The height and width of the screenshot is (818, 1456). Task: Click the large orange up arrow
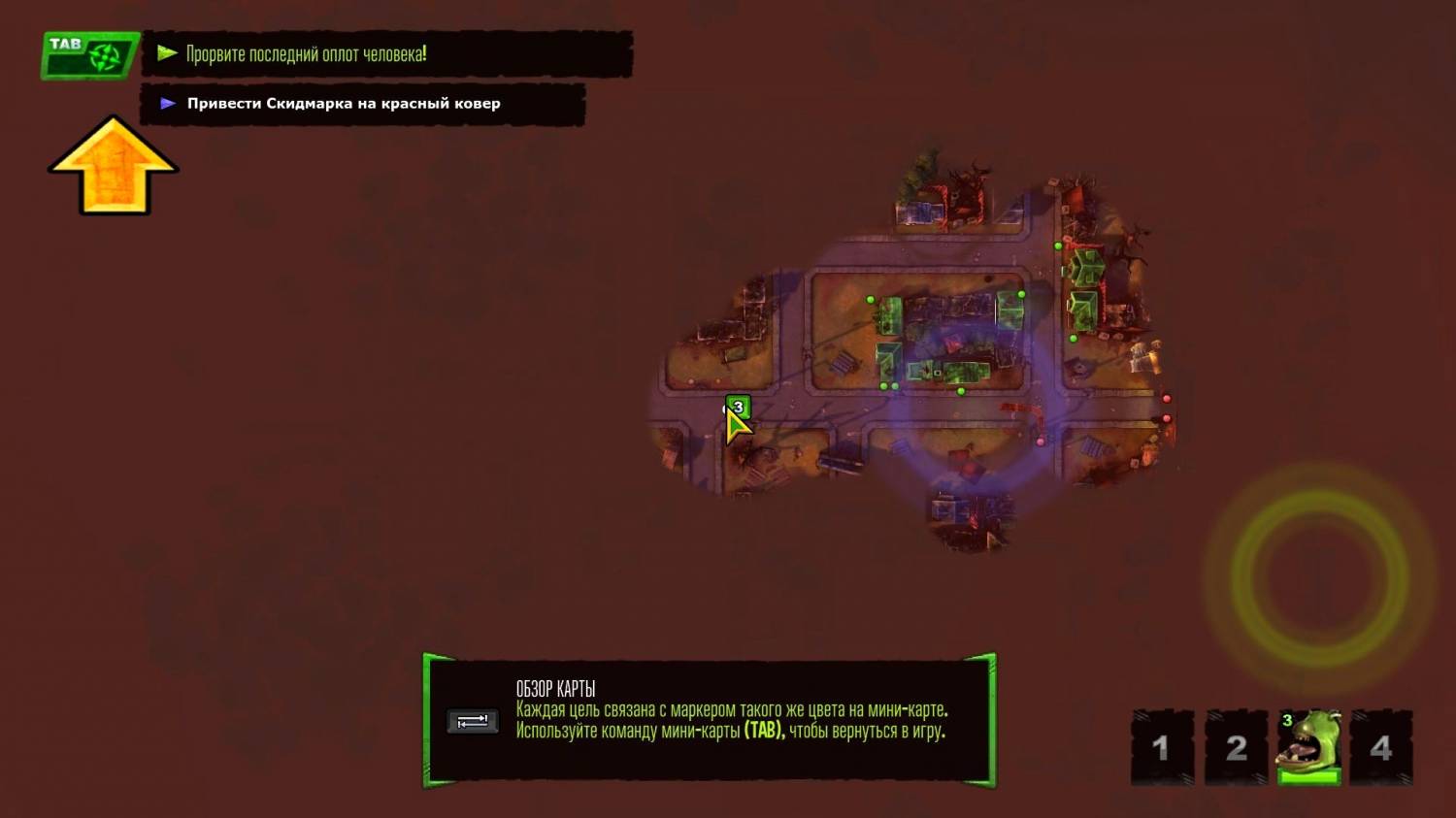(x=114, y=165)
